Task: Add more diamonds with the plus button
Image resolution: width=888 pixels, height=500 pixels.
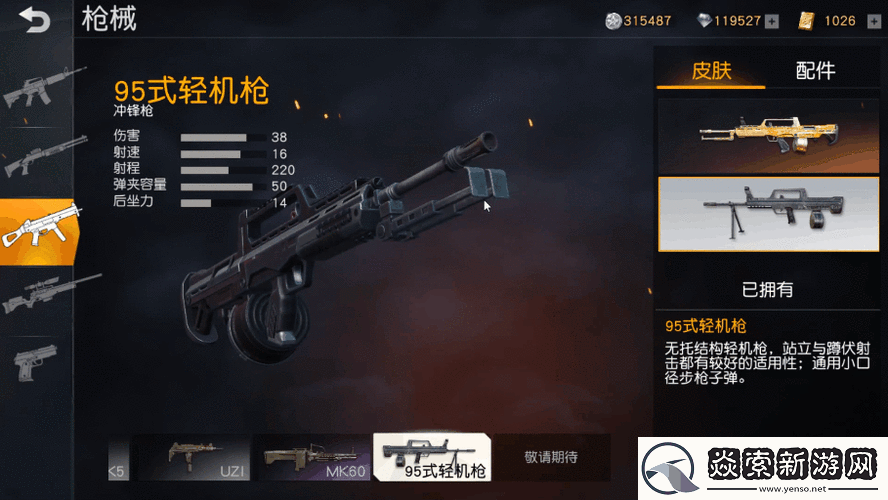Action: [x=772, y=21]
